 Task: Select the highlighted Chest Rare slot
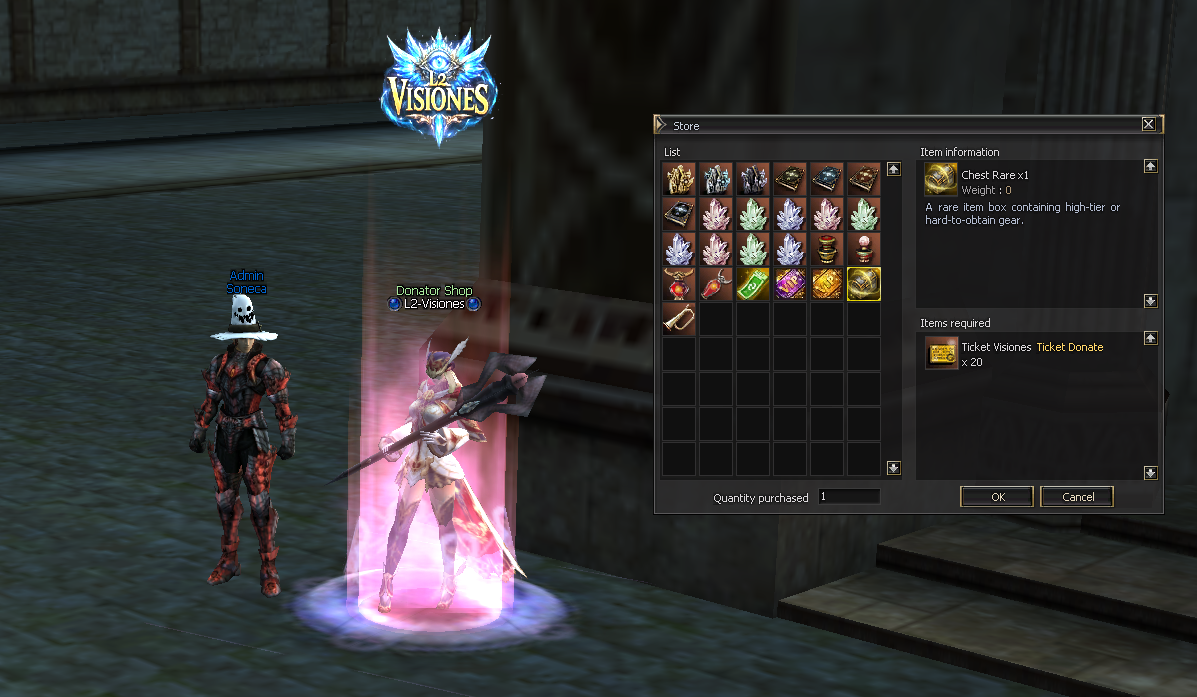click(864, 284)
